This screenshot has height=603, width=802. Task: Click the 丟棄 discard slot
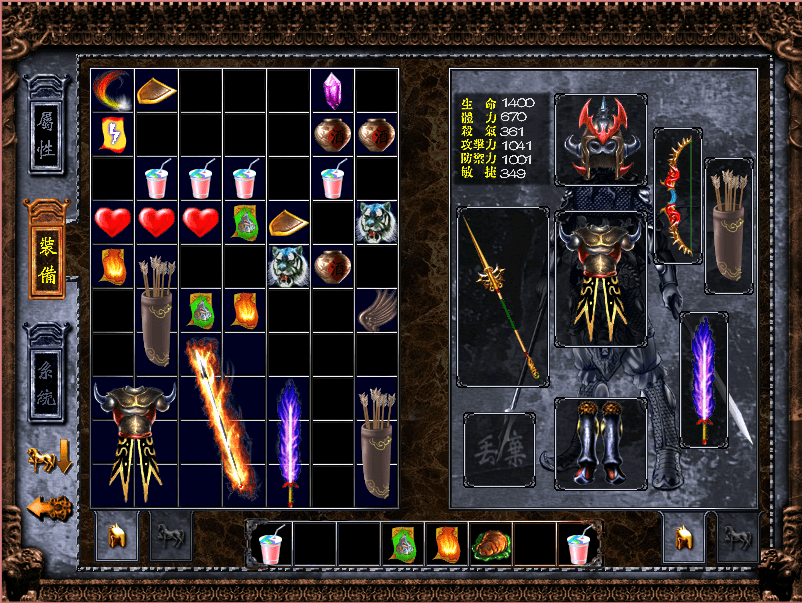tap(499, 449)
